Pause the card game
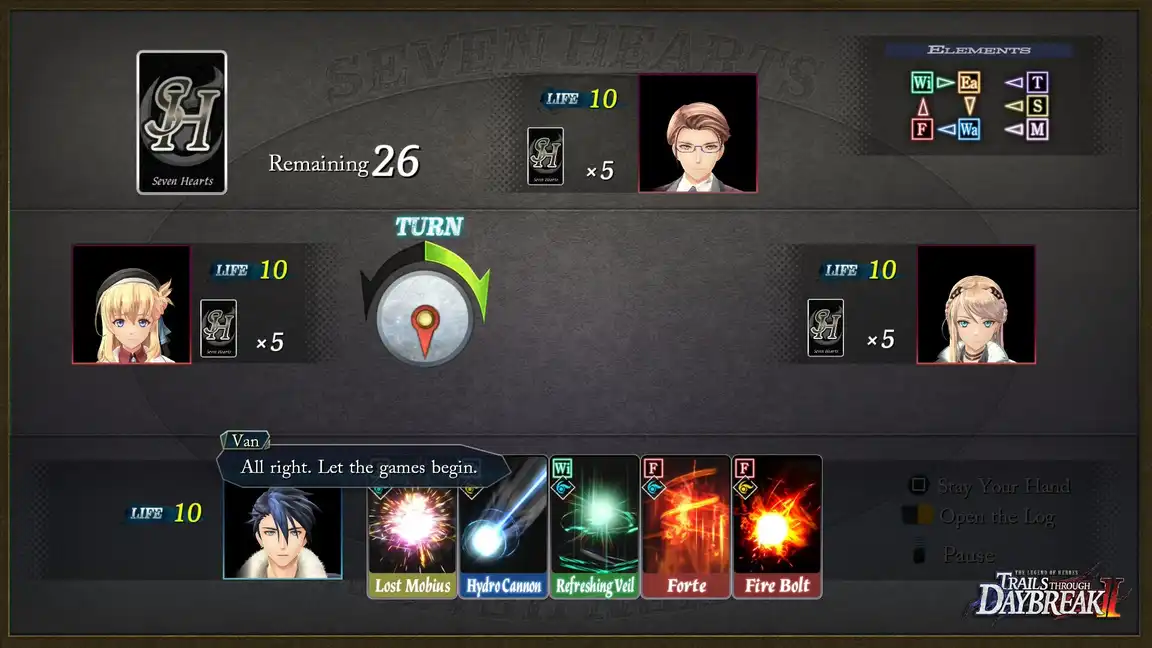The height and width of the screenshot is (648, 1152). [x=968, y=554]
